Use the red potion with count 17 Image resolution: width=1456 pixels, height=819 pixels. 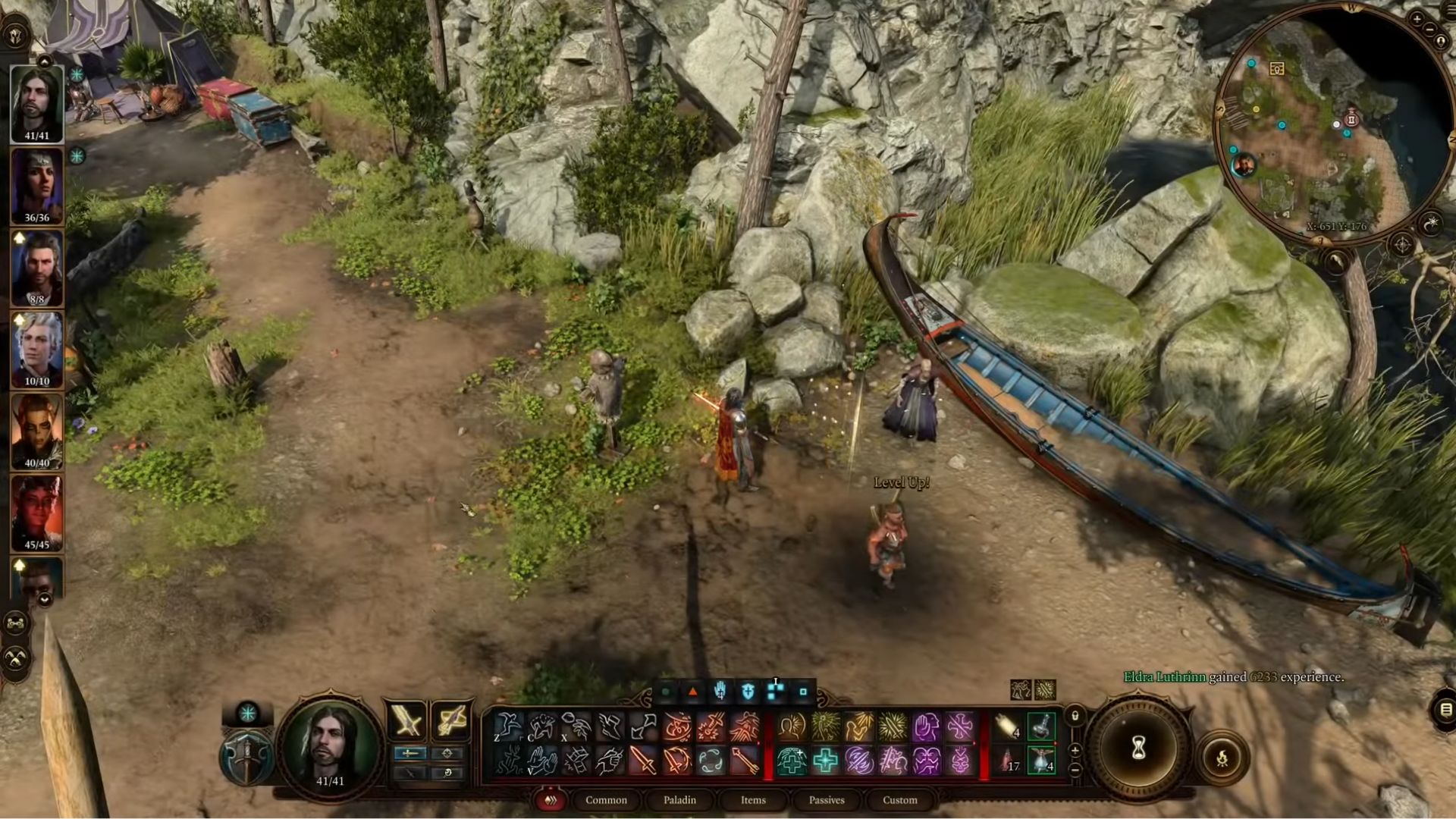click(1008, 761)
